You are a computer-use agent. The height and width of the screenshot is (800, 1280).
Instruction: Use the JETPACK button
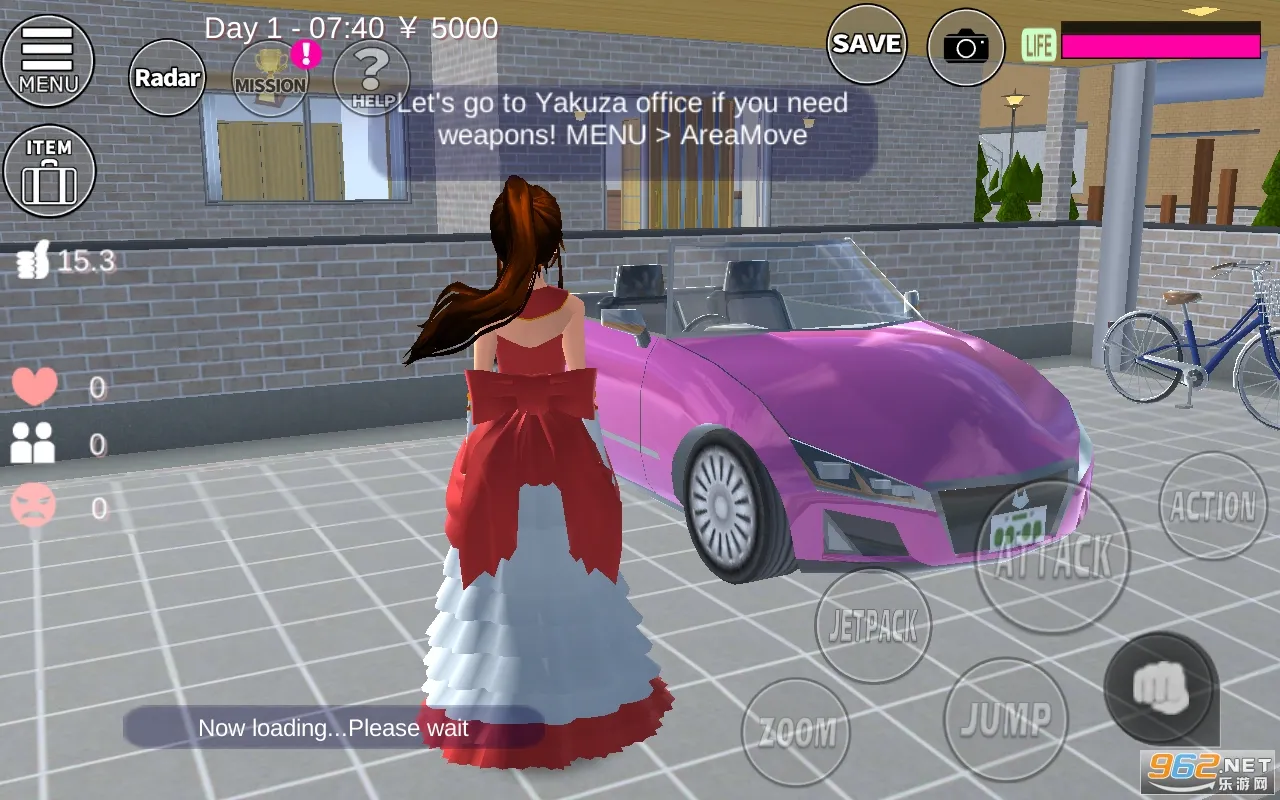tap(873, 626)
